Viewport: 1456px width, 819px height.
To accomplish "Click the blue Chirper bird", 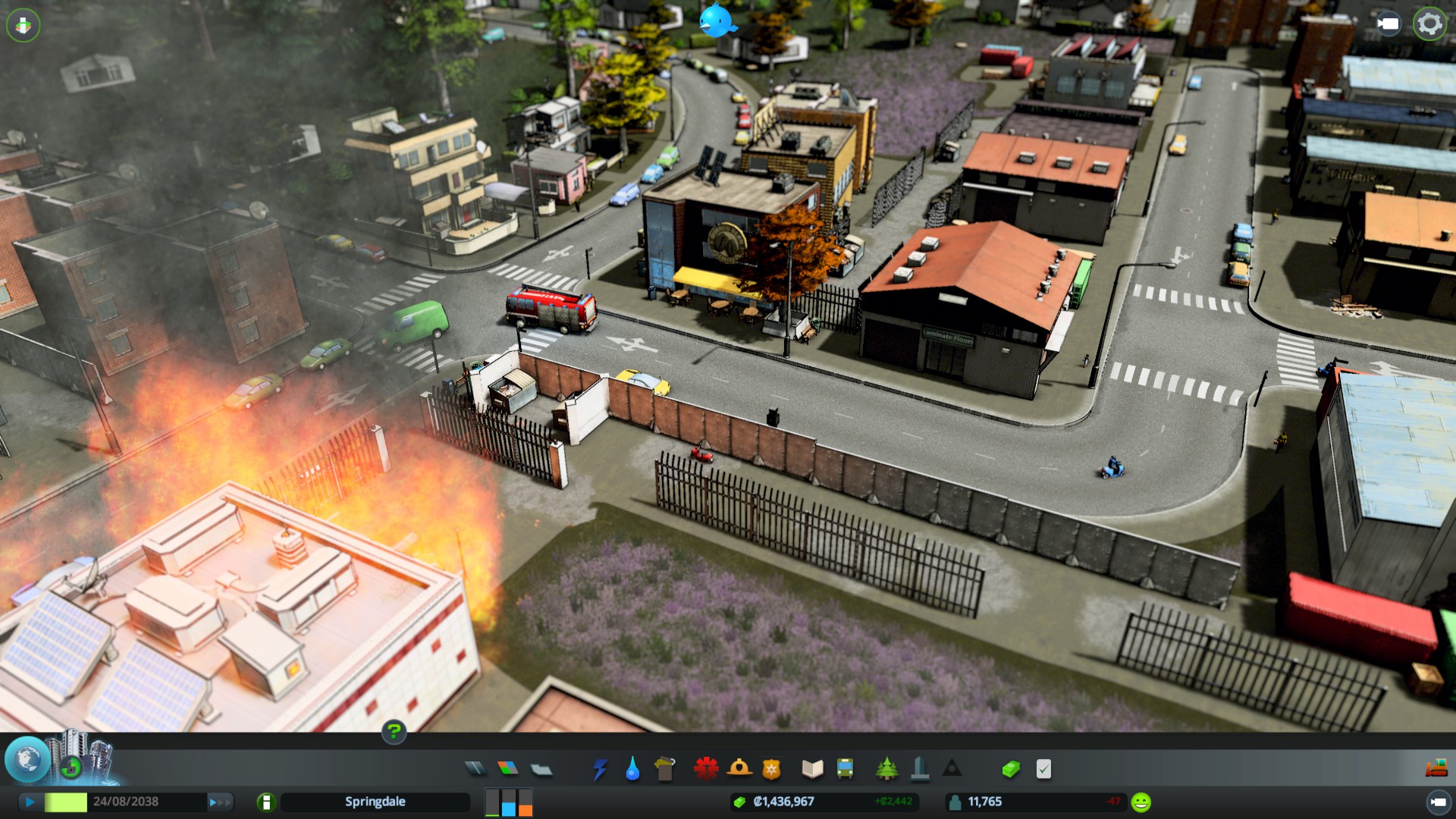I will 717,20.
